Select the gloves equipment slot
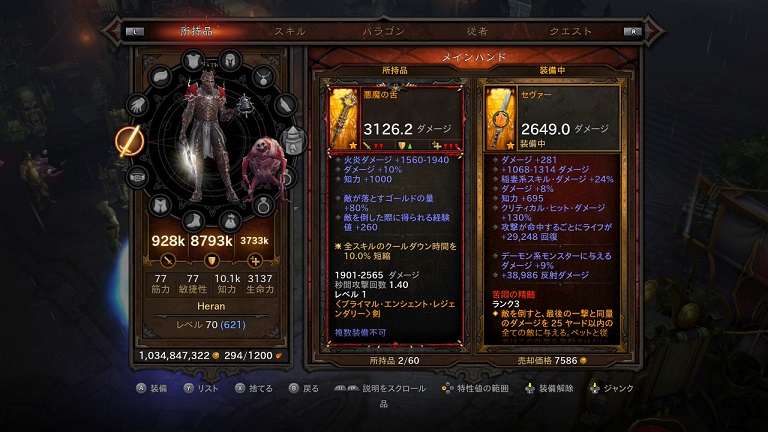 pos(139,104)
